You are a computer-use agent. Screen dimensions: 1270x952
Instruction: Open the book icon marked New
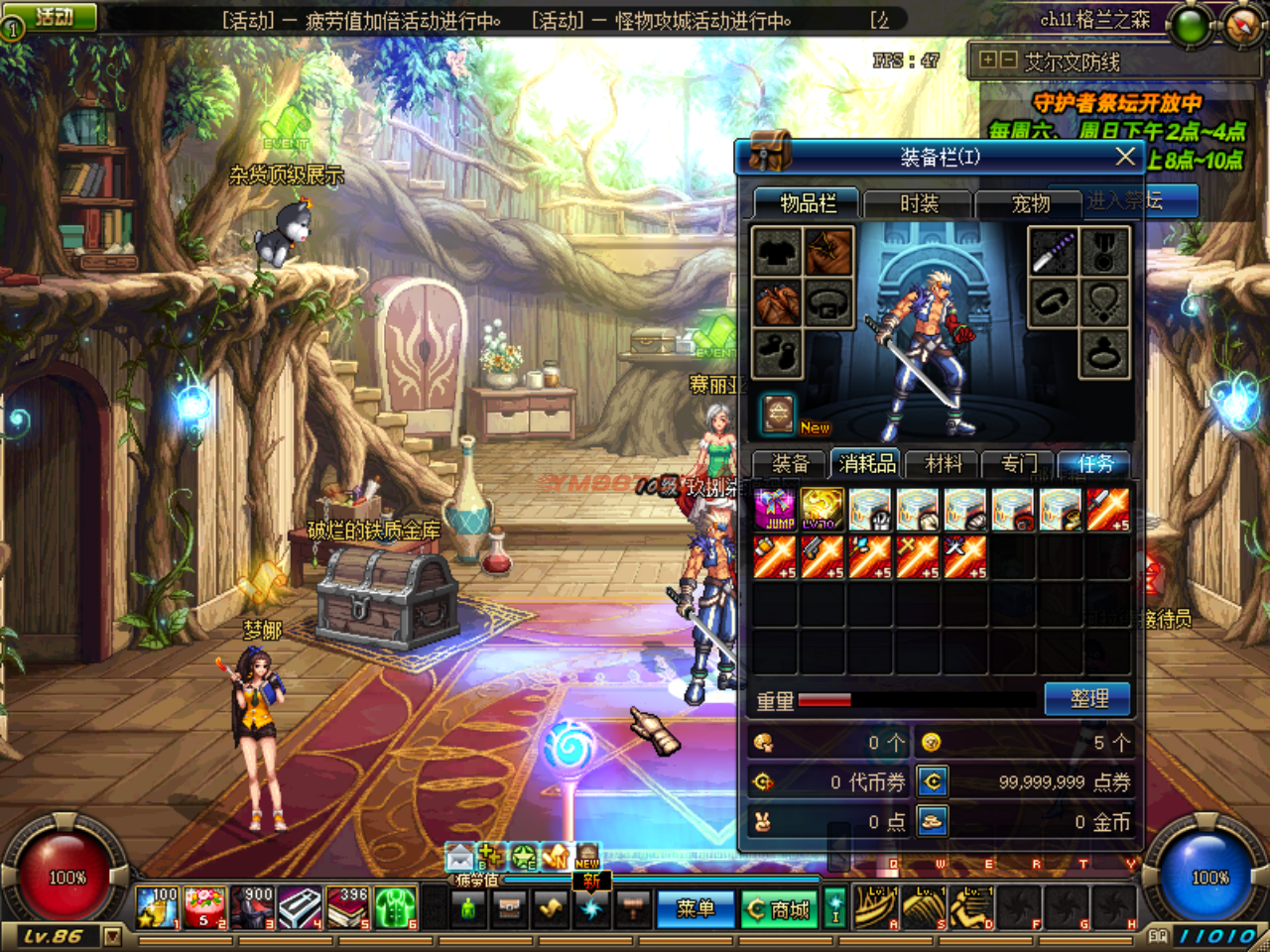779,414
